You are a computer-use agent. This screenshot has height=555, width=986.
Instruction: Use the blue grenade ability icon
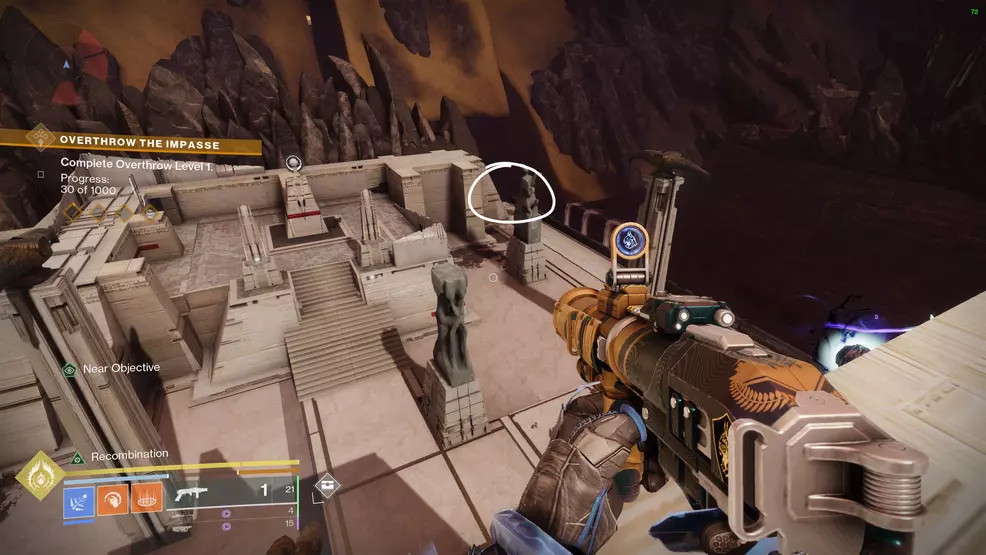pyautogui.click(x=79, y=500)
